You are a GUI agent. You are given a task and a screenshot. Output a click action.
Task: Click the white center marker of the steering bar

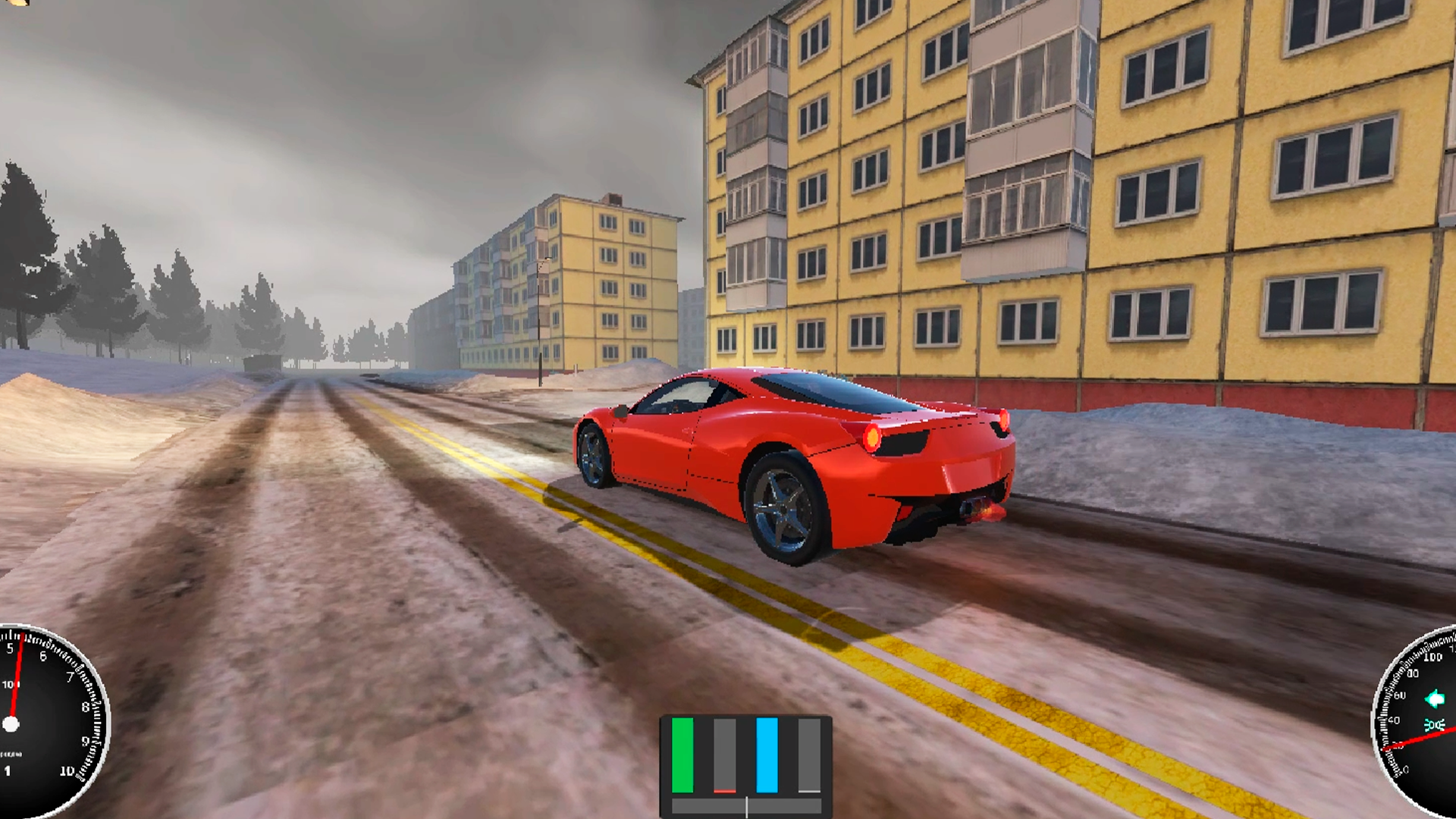746,806
